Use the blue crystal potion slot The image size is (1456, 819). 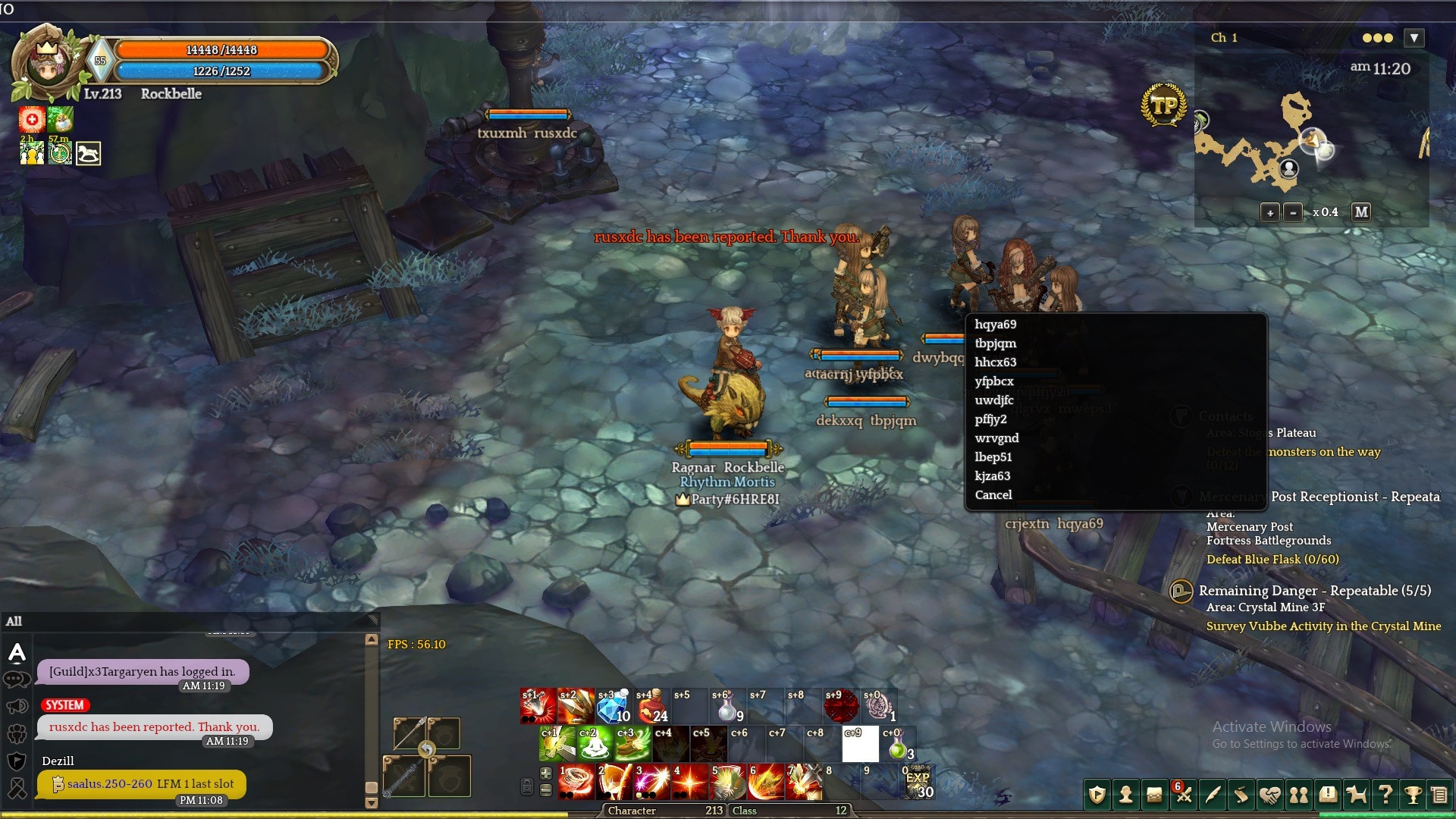click(613, 707)
